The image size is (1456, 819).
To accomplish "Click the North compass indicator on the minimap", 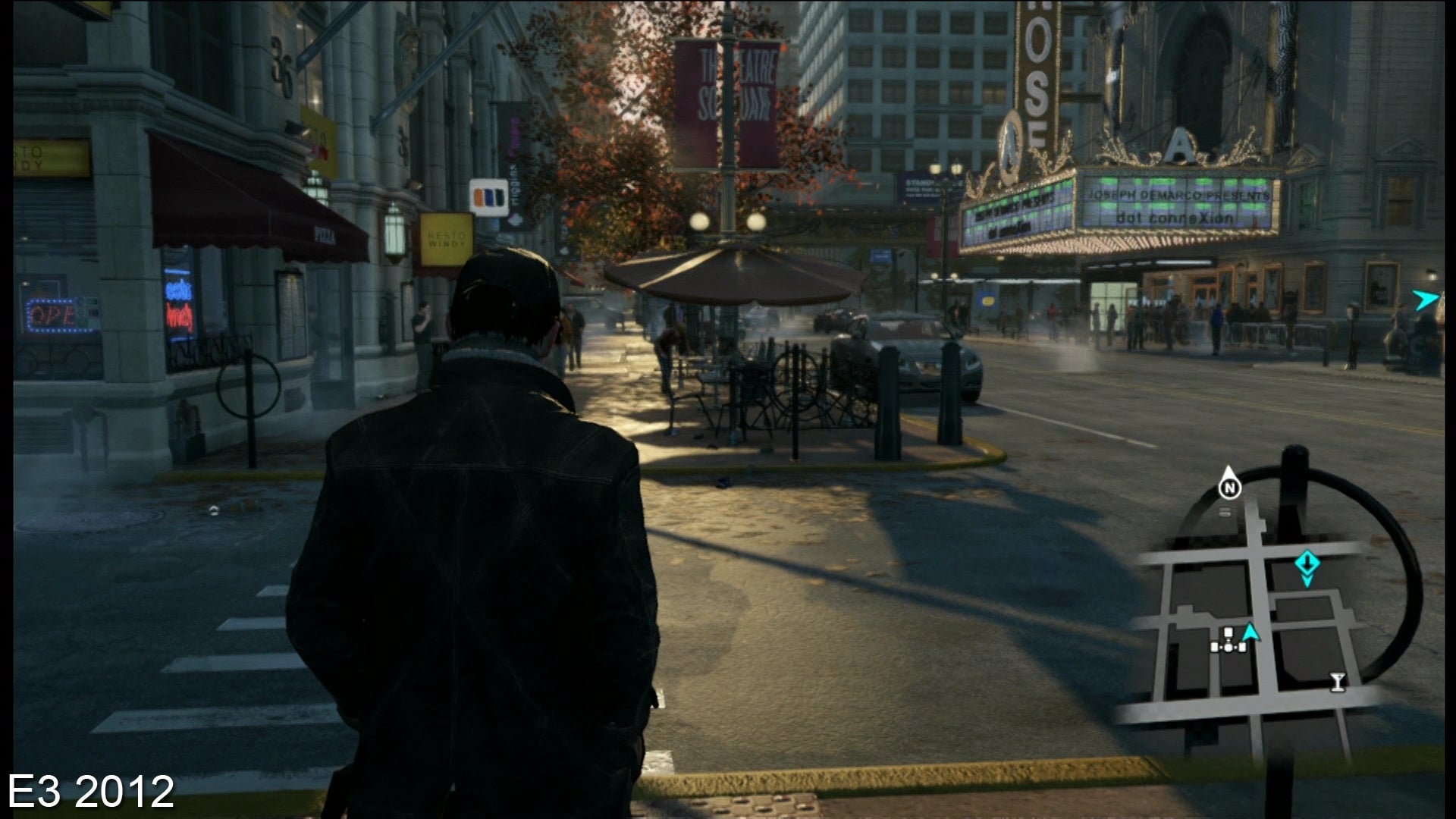I will [x=1230, y=488].
